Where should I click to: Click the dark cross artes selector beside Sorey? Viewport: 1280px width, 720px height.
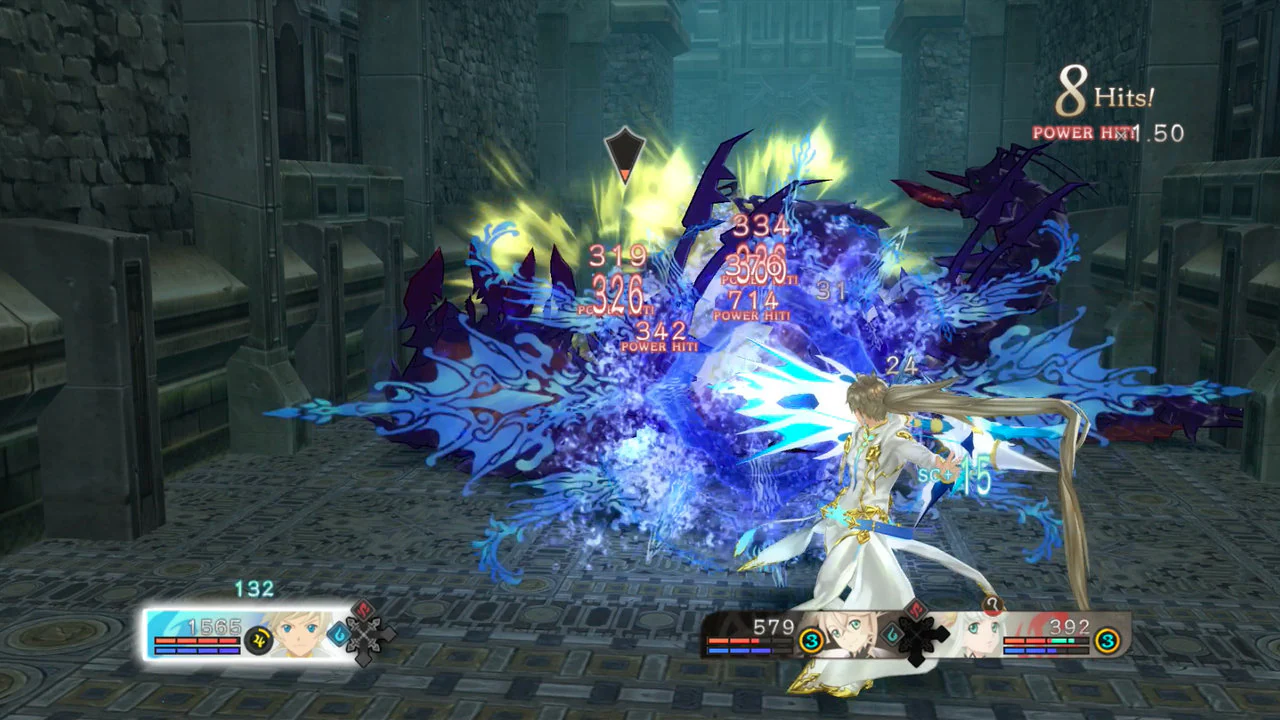(364, 636)
